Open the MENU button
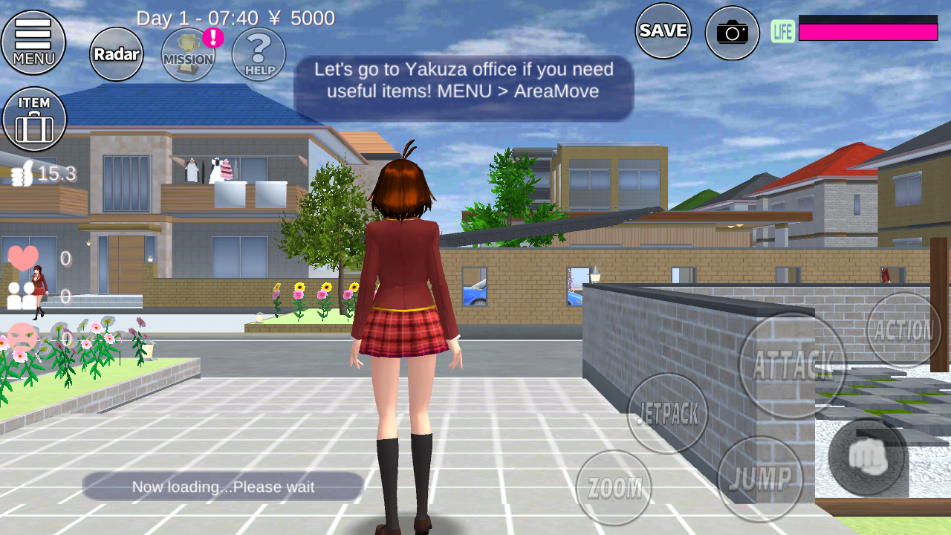The image size is (951, 535). pyautogui.click(x=33, y=42)
